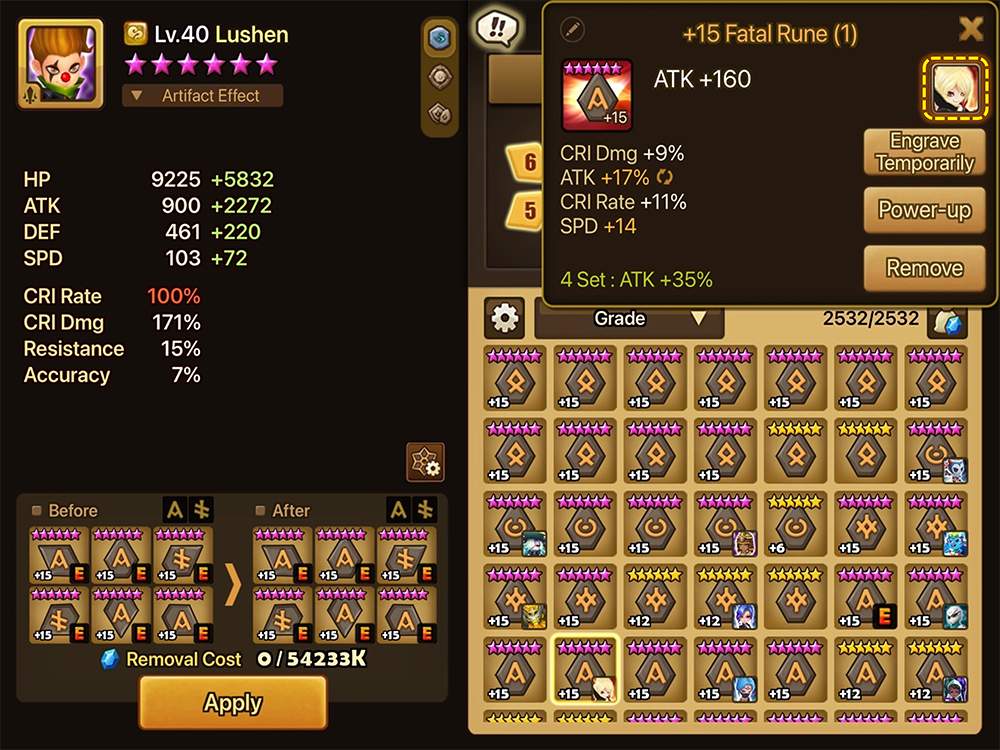Select the large +15 Fatal rune icon
Screen dimensions: 1000x750
(597, 95)
